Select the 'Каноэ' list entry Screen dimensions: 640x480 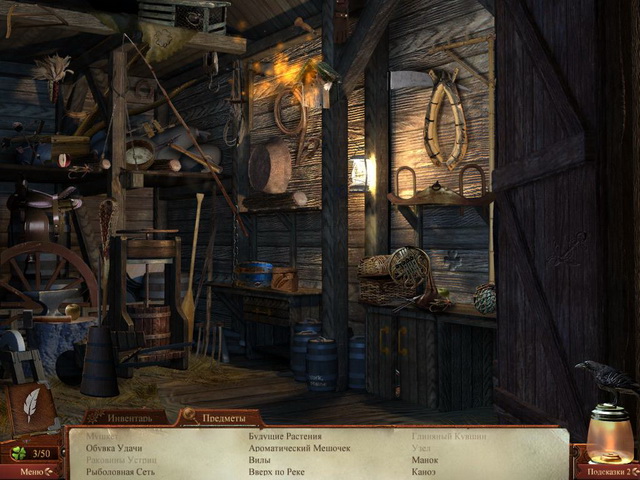click(x=424, y=471)
